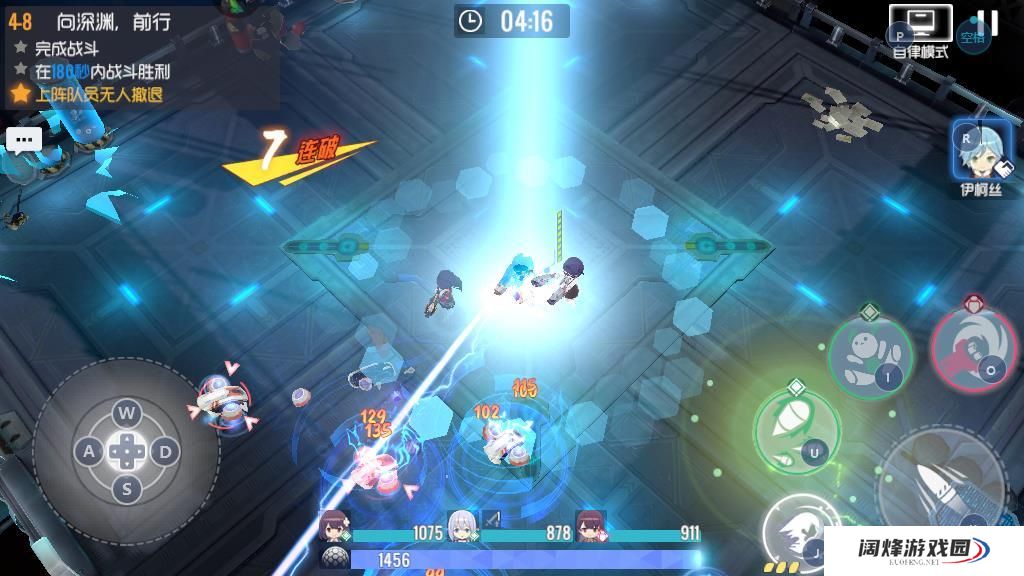
Task: Move left with the A joystick button
Action: (x=89, y=452)
